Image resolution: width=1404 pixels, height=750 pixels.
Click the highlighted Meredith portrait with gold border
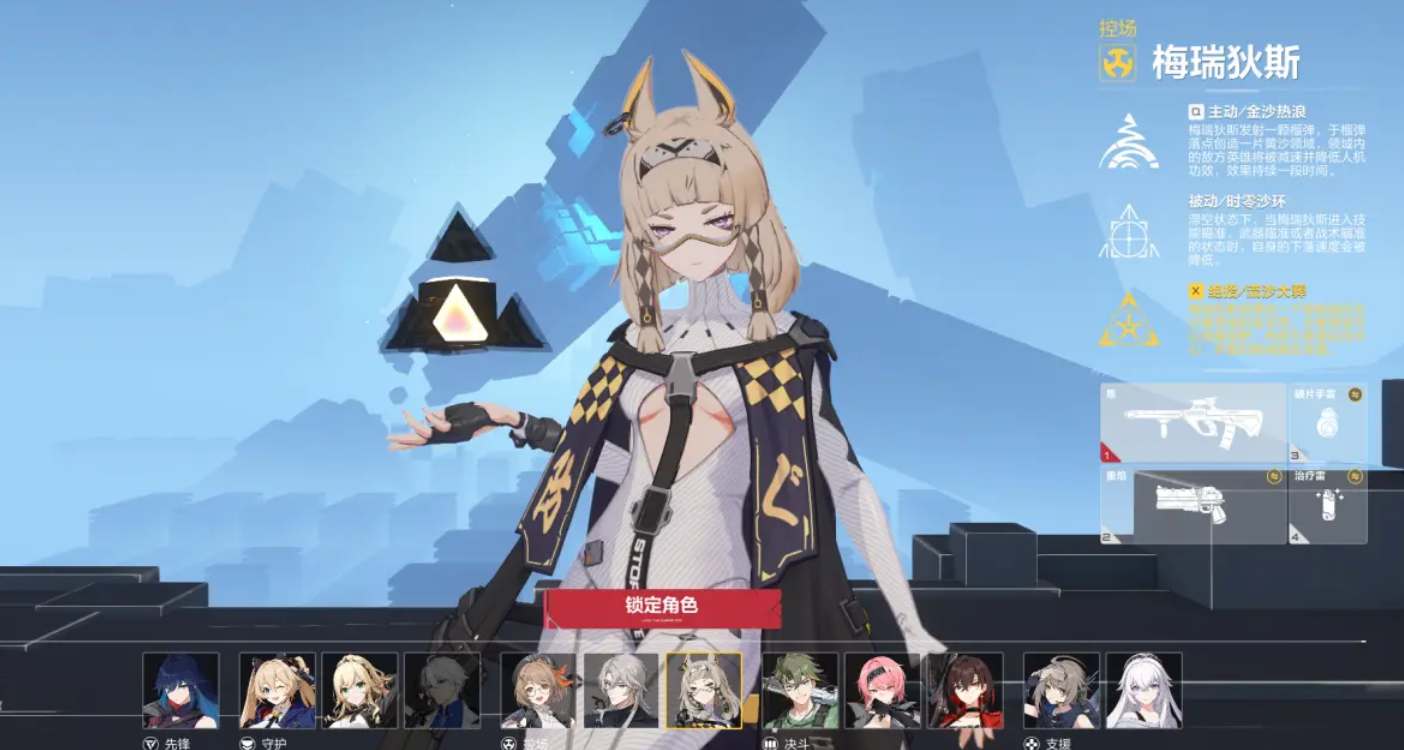tap(703, 690)
